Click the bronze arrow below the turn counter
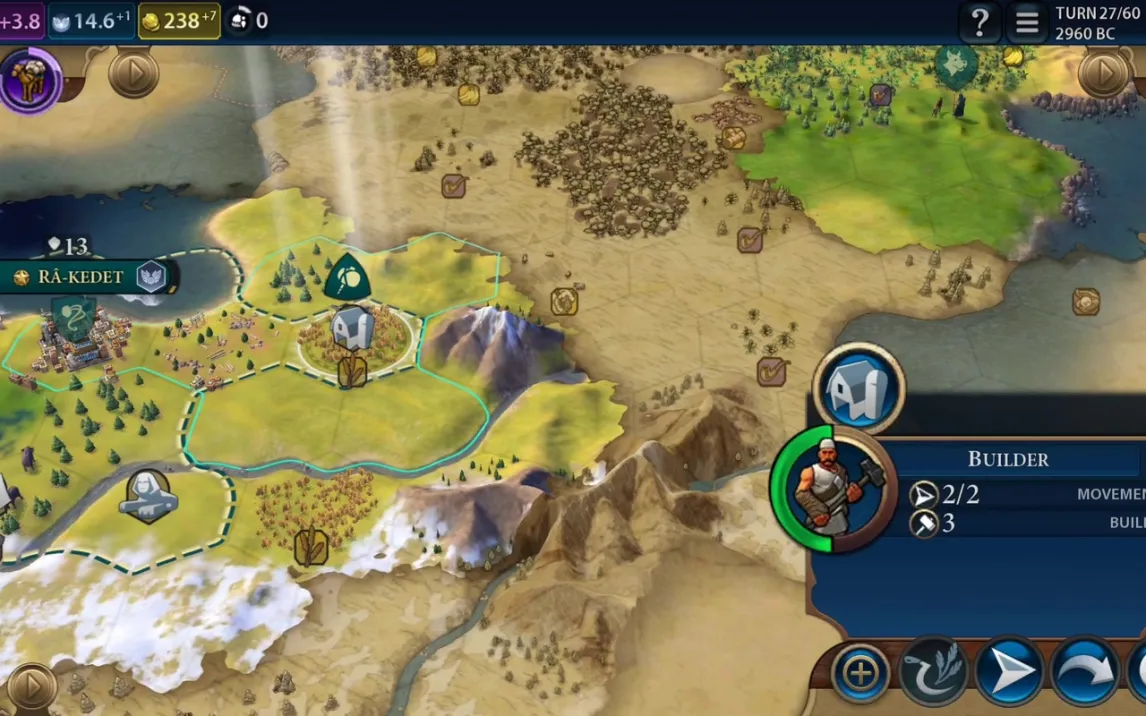1146x716 pixels. [1103, 73]
